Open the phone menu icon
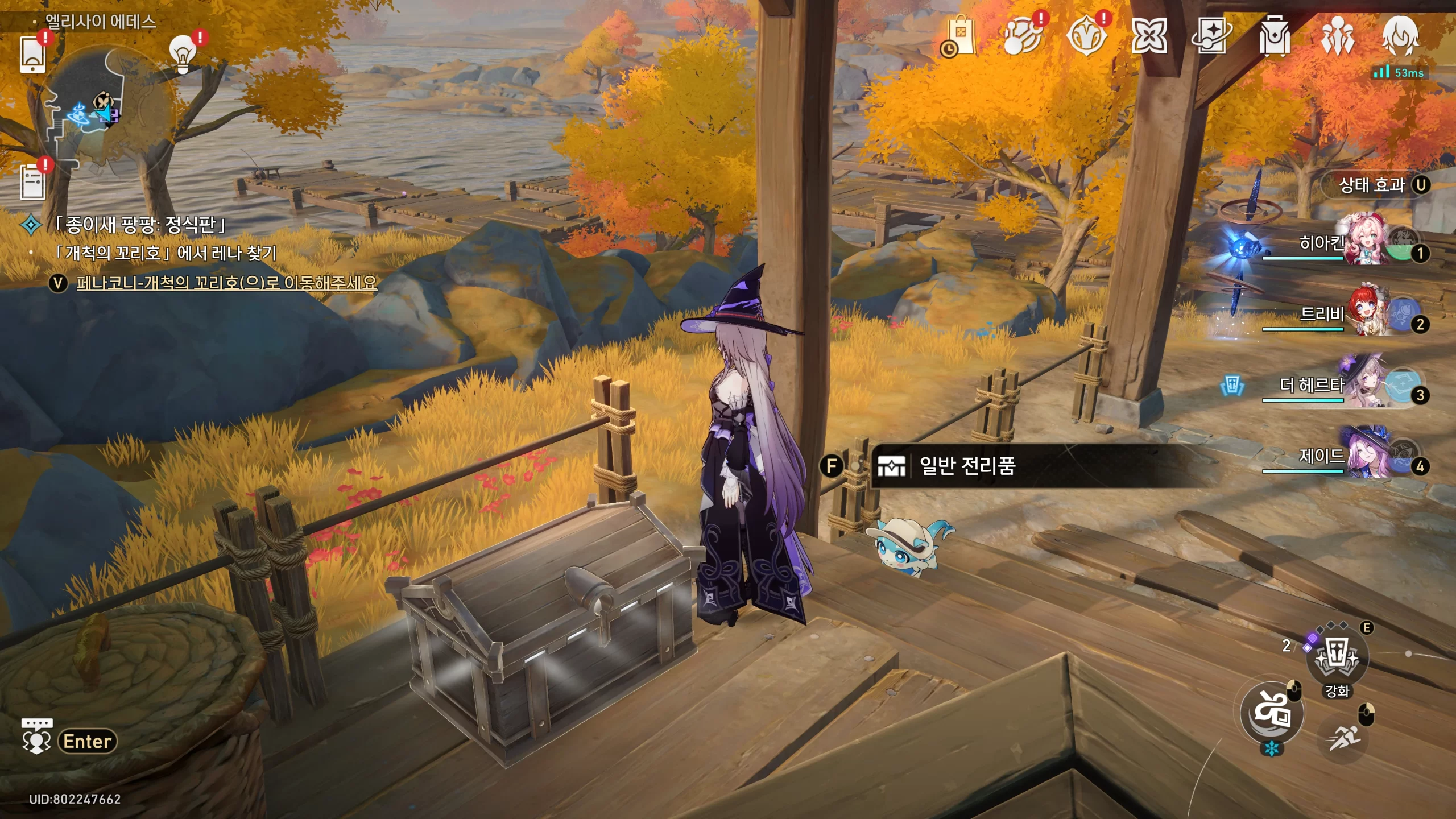 [x=33, y=54]
